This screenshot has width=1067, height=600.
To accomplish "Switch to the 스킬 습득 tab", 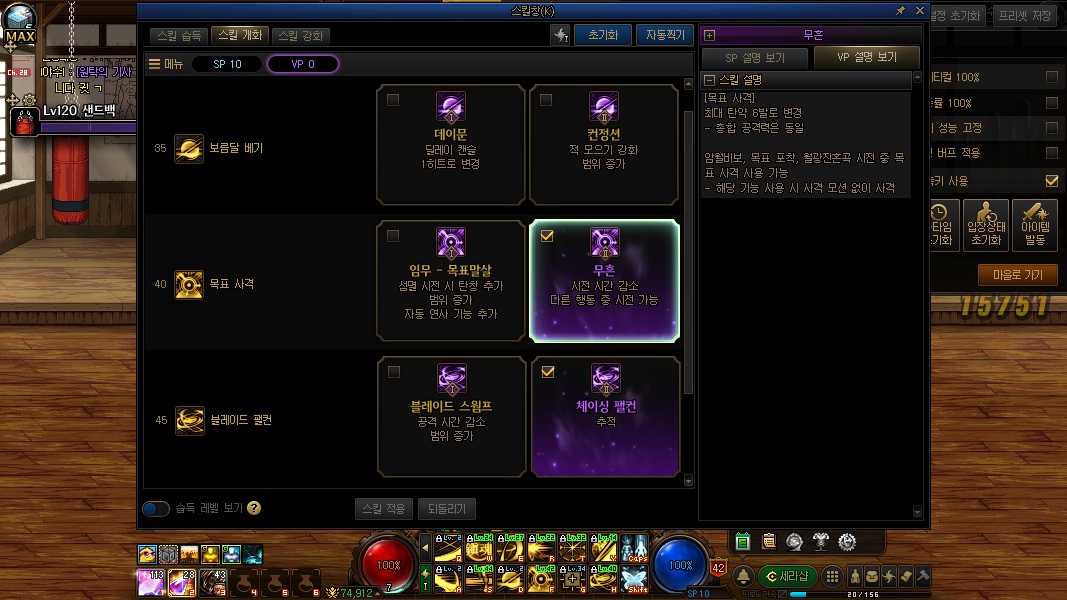I will 180,35.
